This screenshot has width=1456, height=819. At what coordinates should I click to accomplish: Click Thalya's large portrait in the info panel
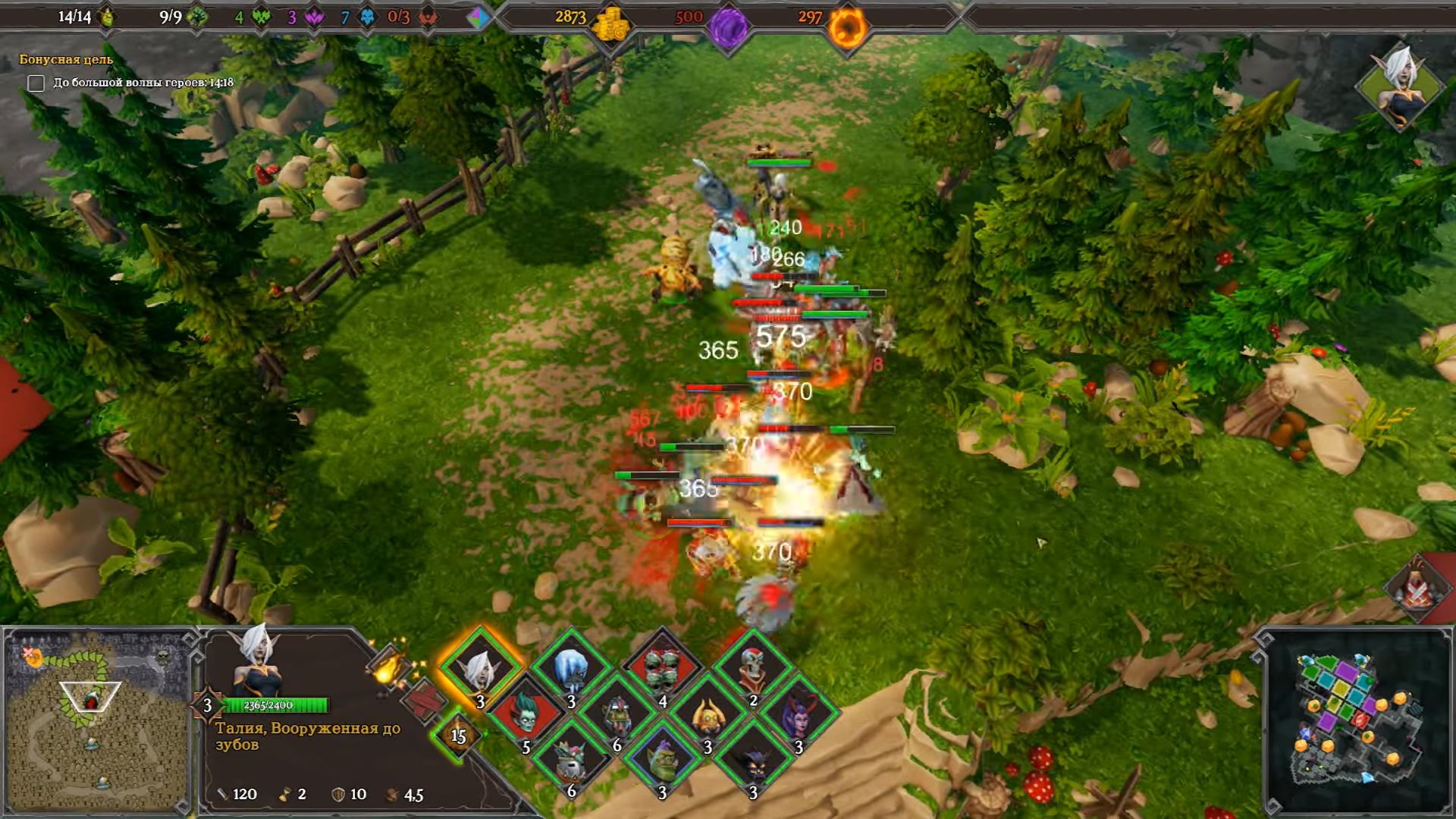point(258,661)
